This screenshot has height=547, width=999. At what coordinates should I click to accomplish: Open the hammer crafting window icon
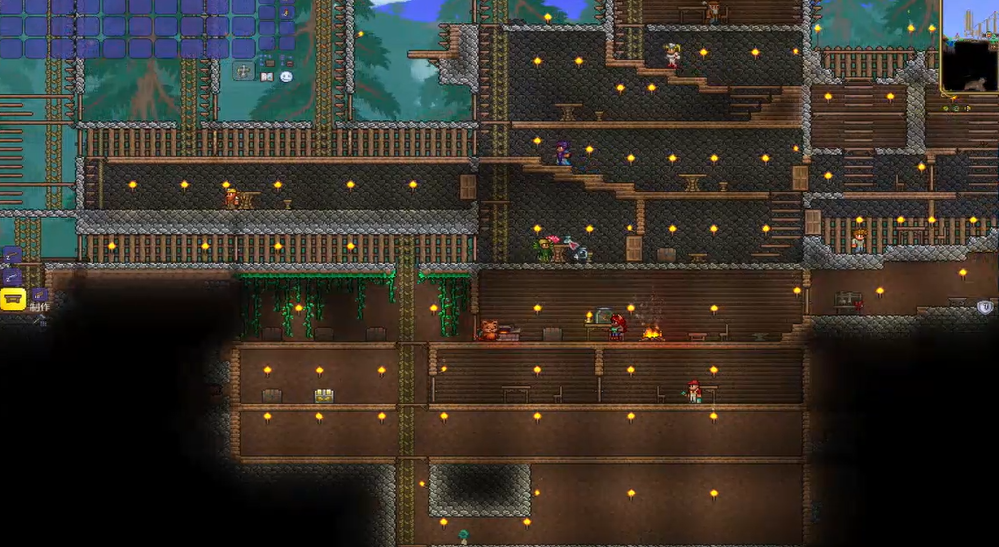pos(41,319)
